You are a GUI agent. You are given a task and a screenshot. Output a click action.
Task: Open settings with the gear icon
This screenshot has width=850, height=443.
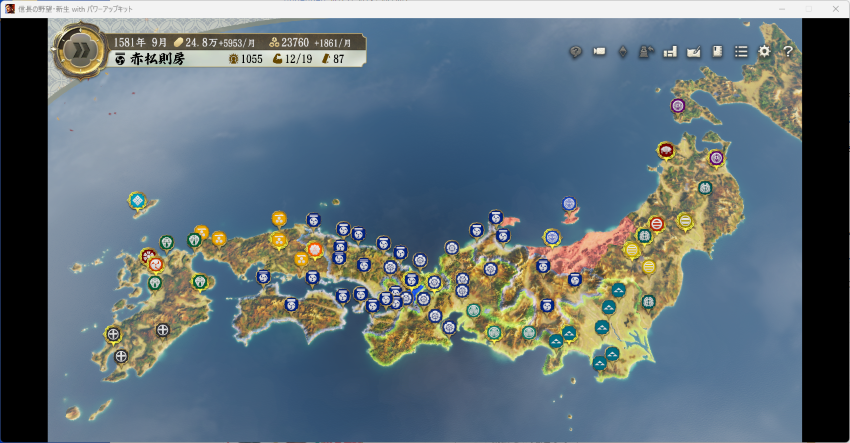tap(765, 51)
